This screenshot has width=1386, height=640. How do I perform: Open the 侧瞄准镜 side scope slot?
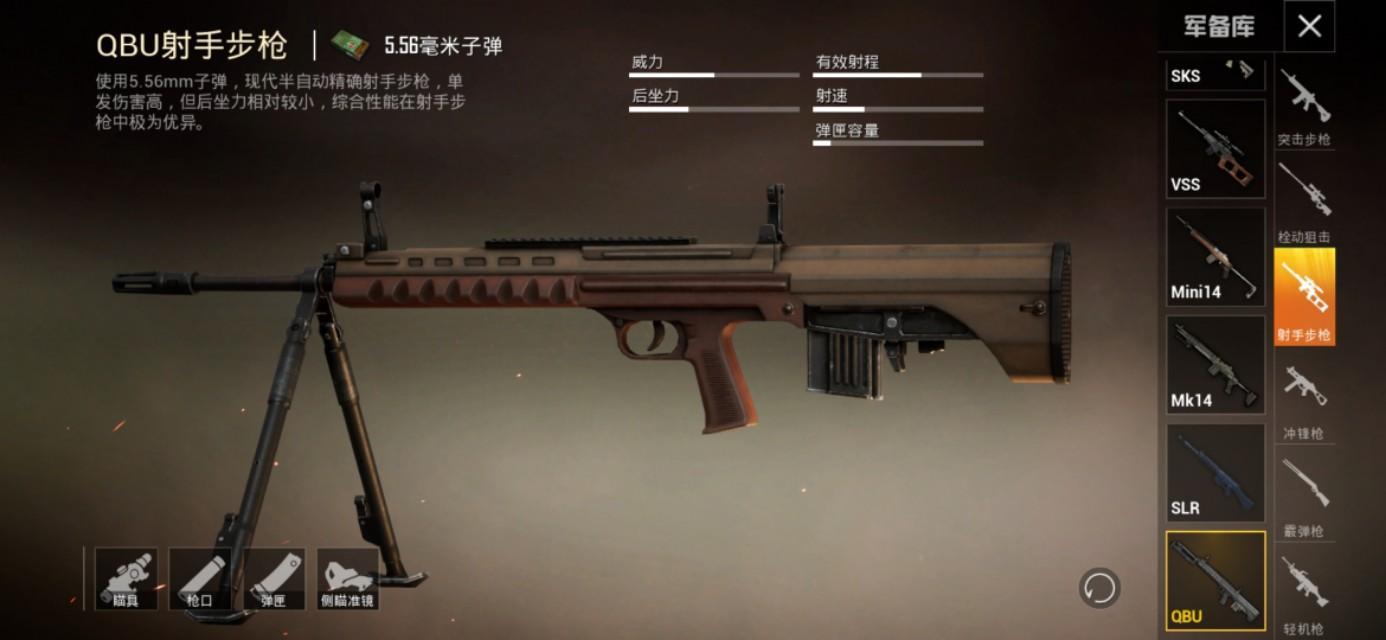348,578
